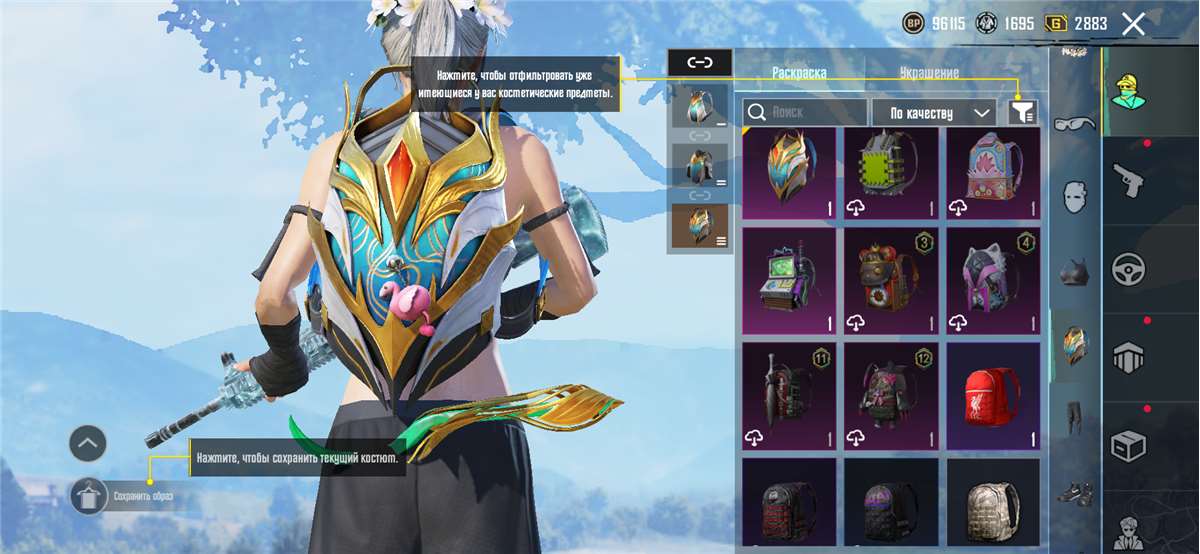
Task: Choose the red Liverpool backpack
Action: click(x=993, y=396)
